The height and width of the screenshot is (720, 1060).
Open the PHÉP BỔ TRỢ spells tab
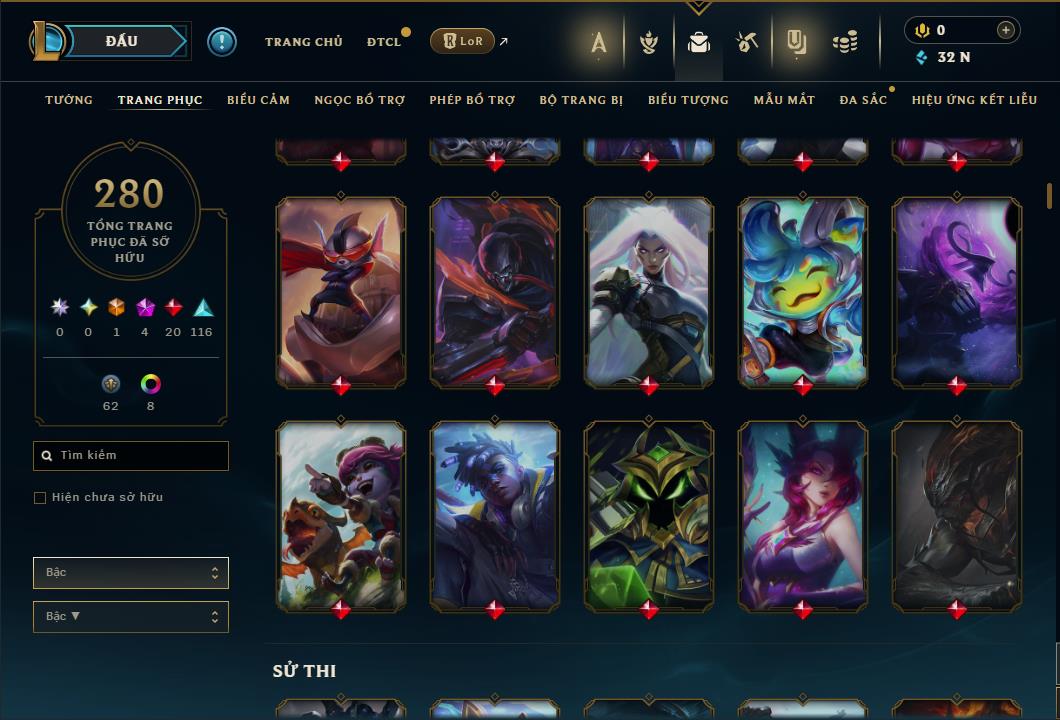(472, 100)
